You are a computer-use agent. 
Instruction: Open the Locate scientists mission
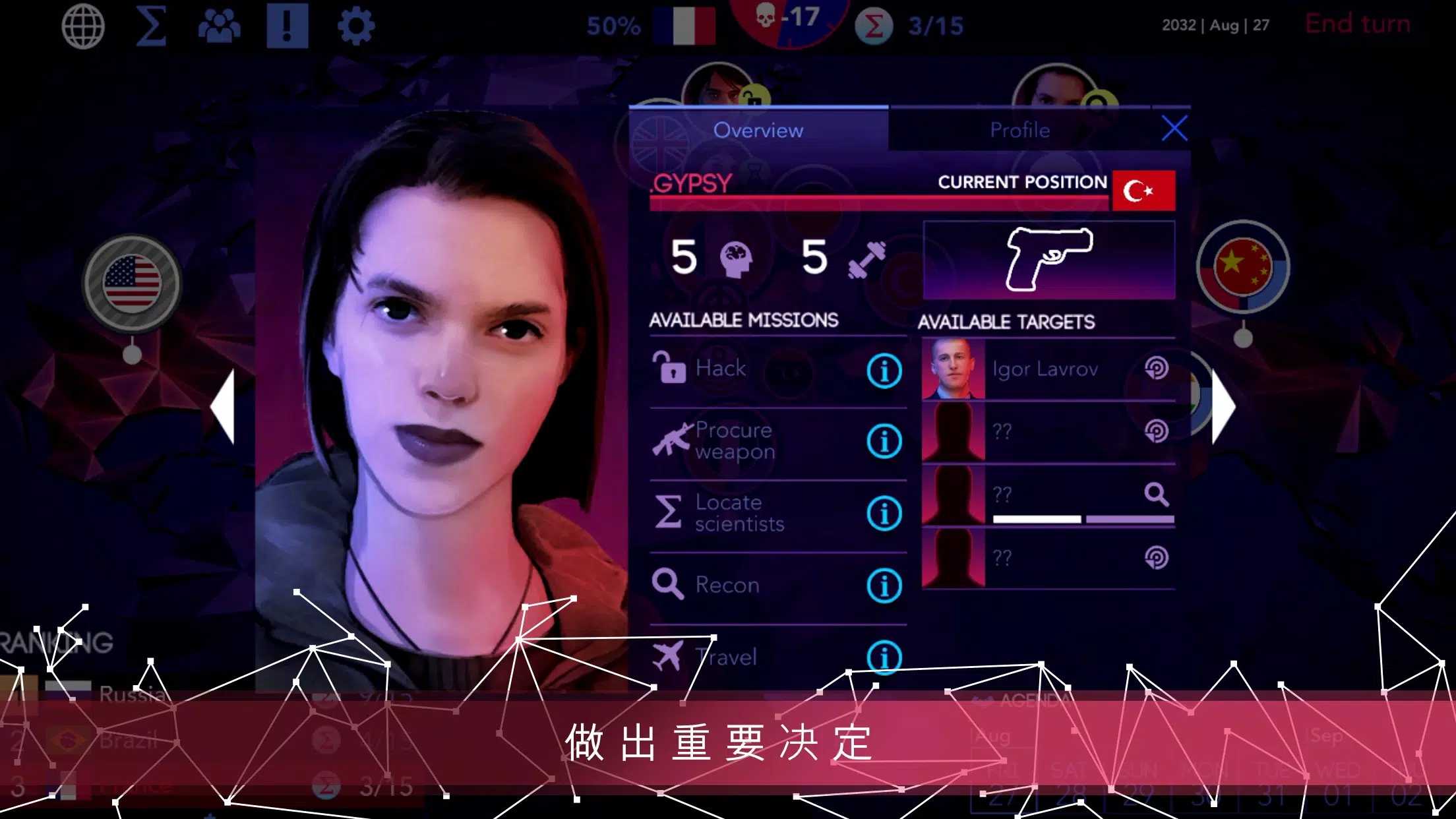click(x=667, y=512)
